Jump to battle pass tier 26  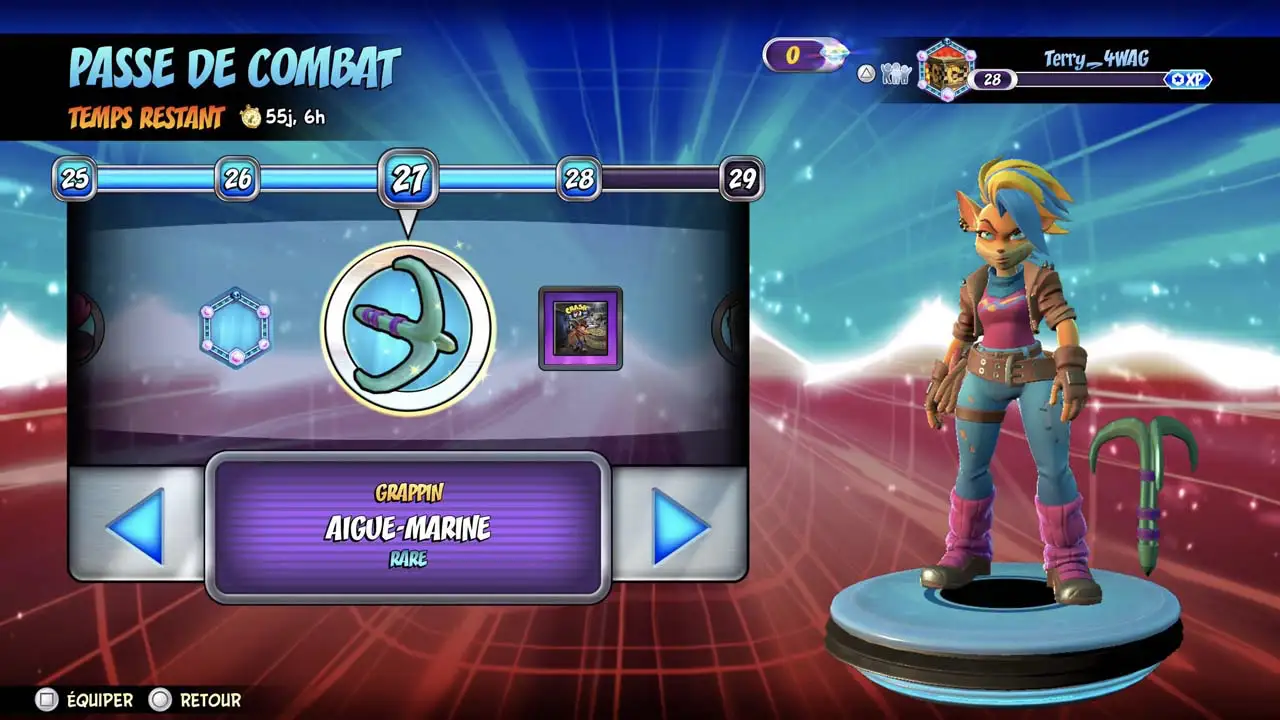click(x=237, y=179)
